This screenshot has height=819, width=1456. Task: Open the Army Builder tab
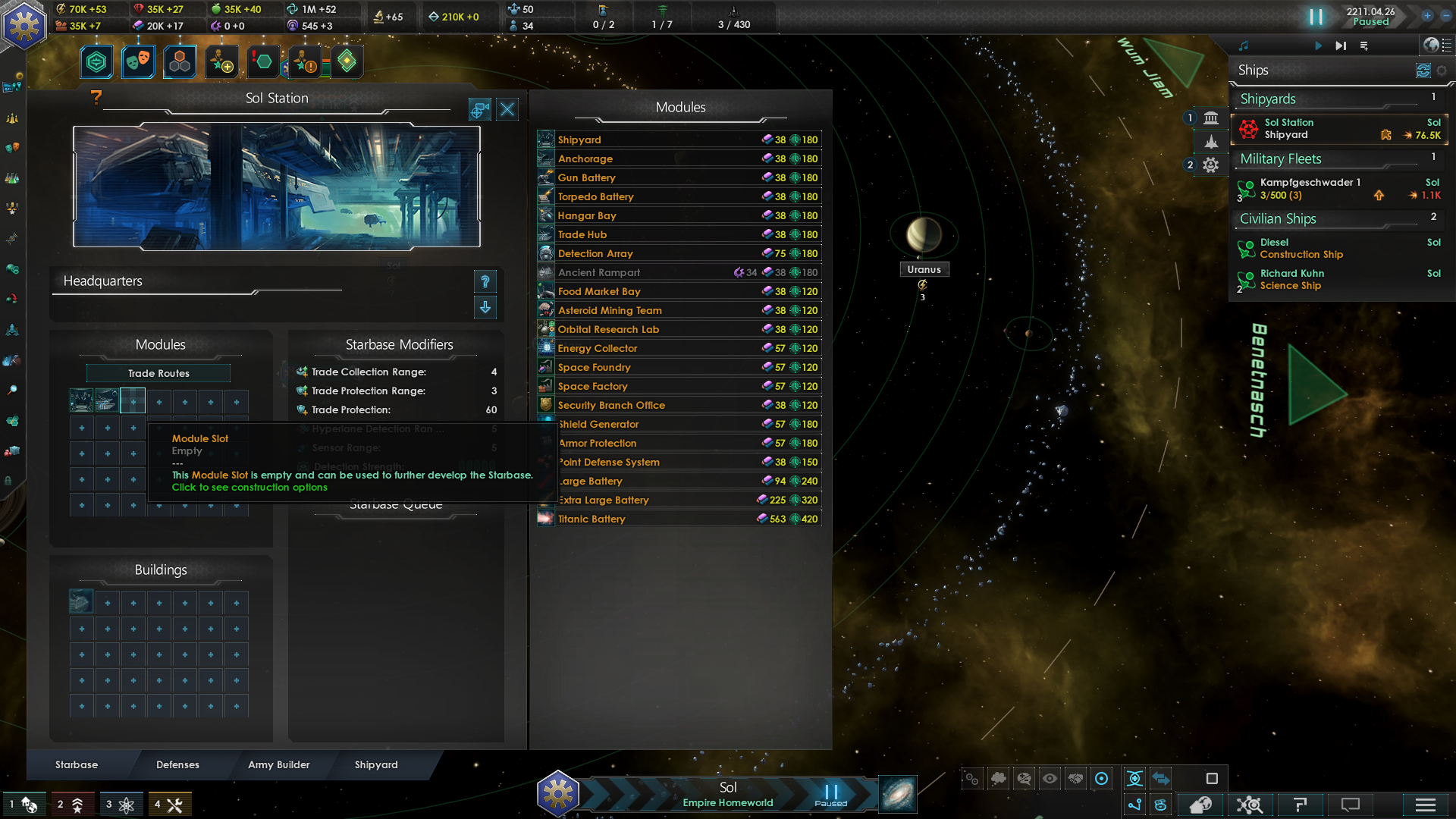[278, 764]
